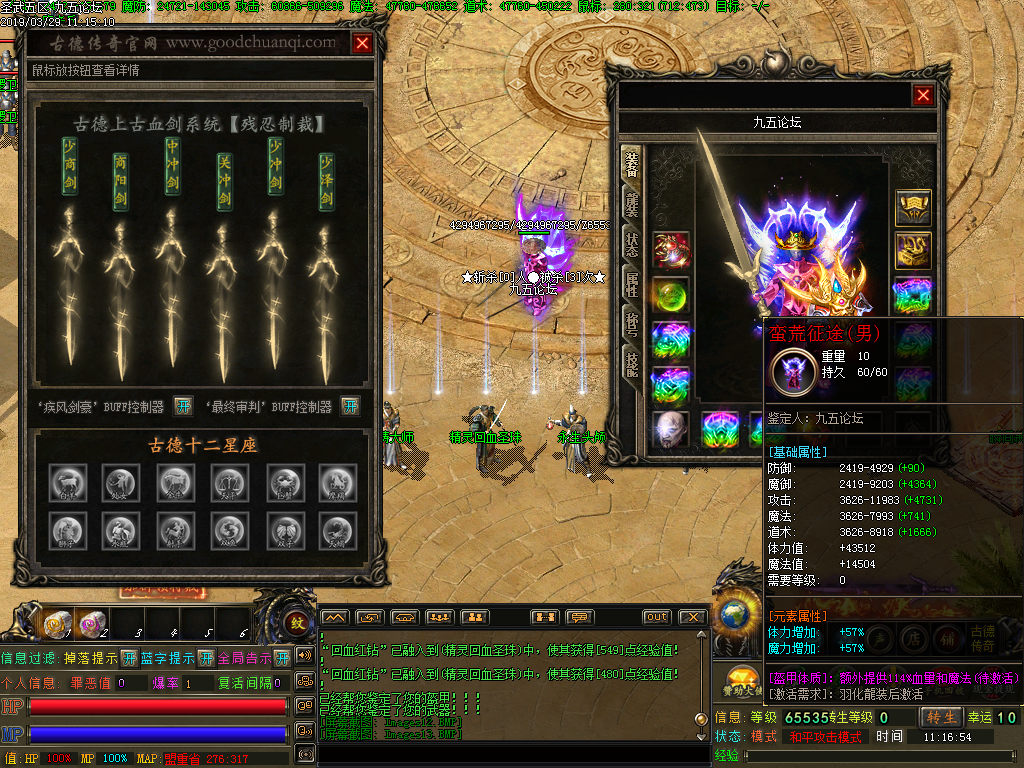Open the 白羊 zodiac constellation icon
The image size is (1024, 768).
pyautogui.click(x=68, y=483)
